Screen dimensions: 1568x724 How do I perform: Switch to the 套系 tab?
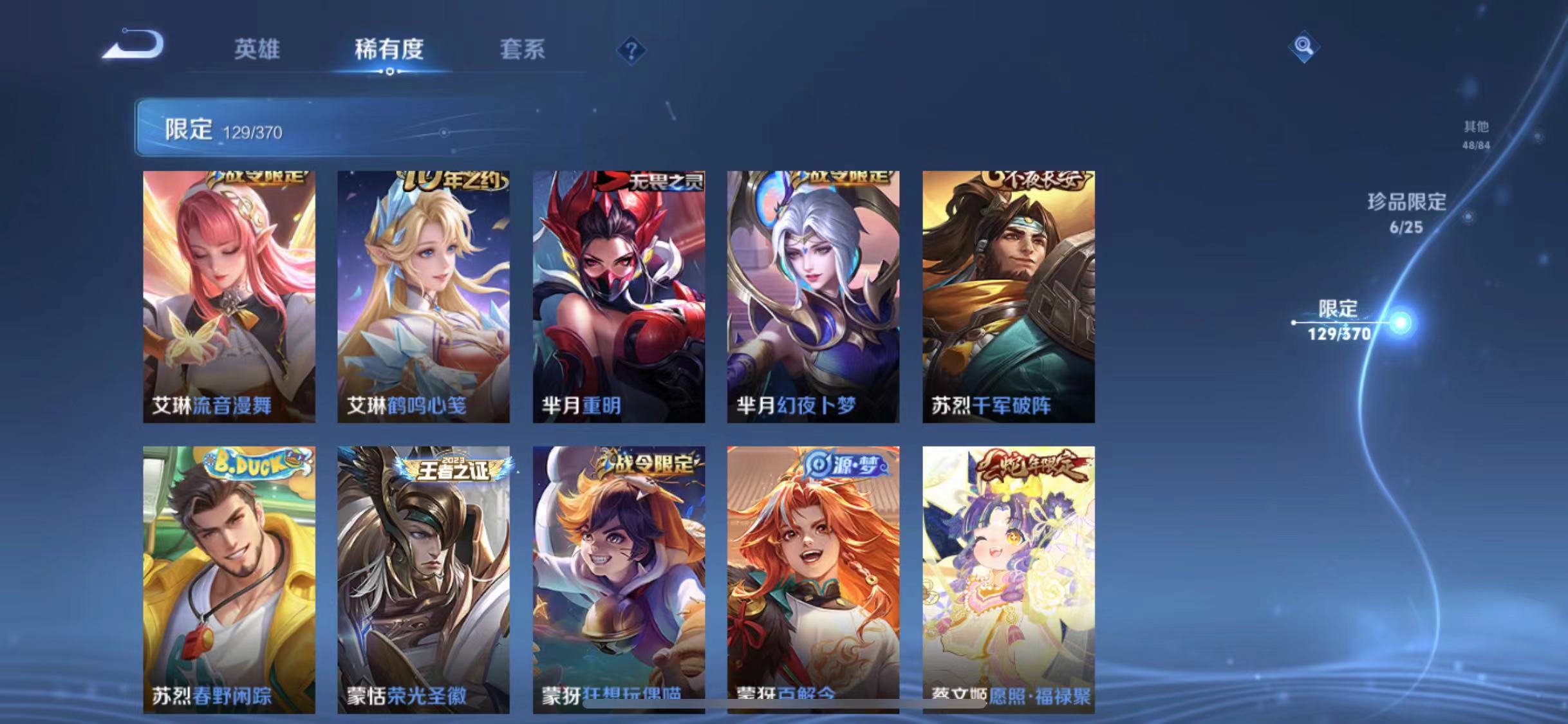click(524, 50)
